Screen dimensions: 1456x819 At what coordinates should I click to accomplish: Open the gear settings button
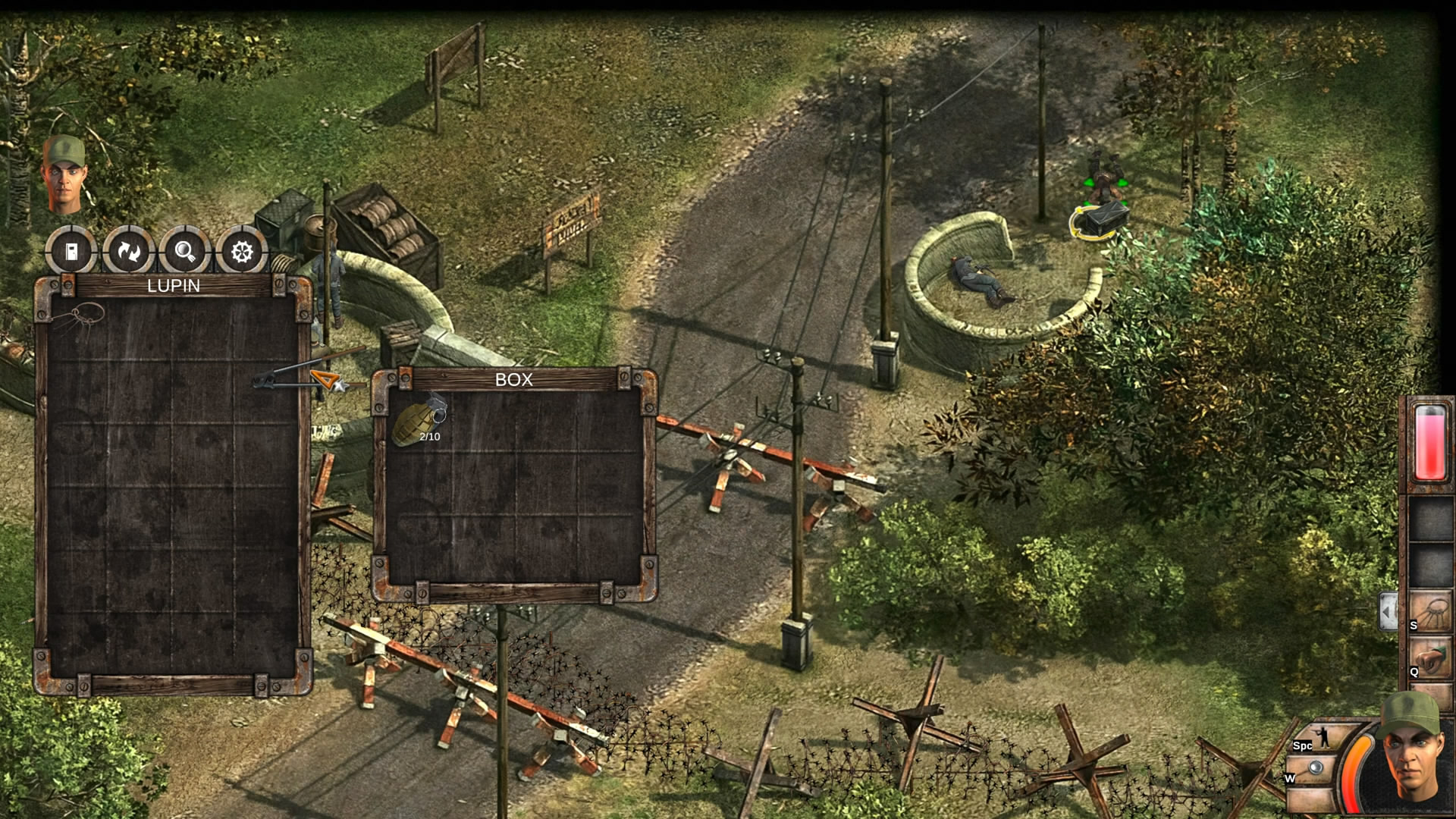point(242,251)
